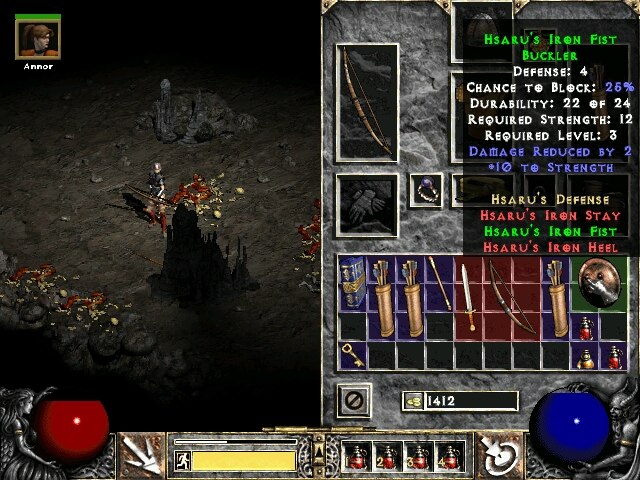
Task: Select the thin wand in the inventory
Action: 439,283
